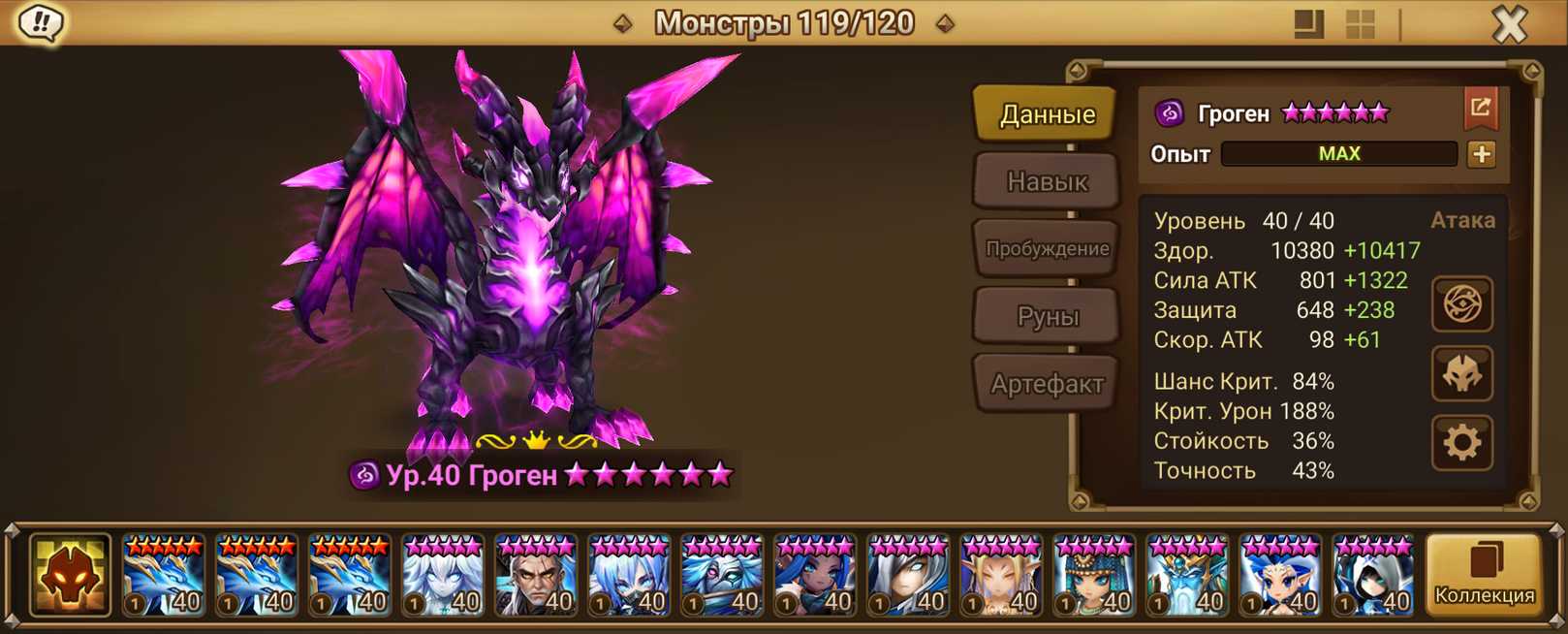This screenshot has width=1568, height=634.
Task: Switch to the Навык tab
Action: [x=1047, y=181]
